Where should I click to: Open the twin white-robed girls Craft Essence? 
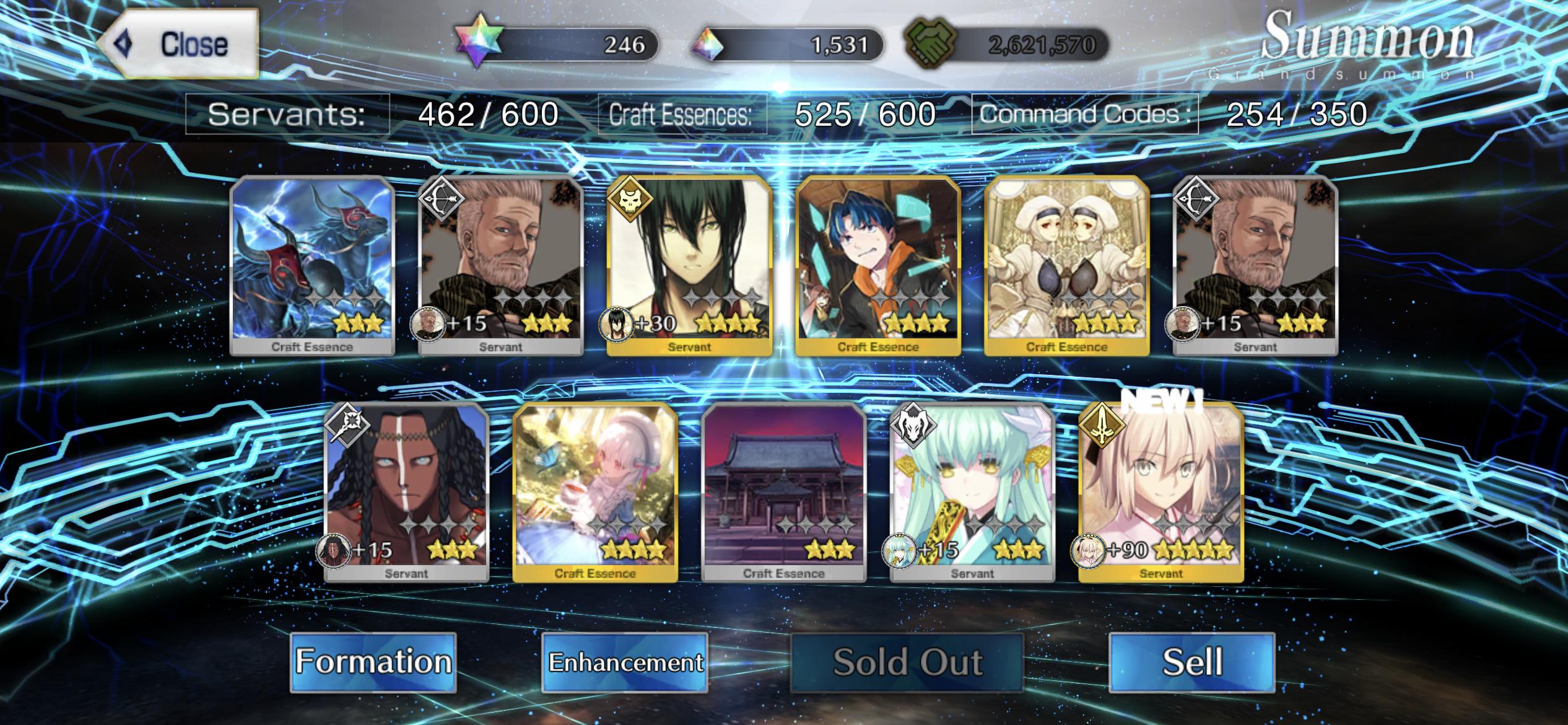pos(1066,265)
